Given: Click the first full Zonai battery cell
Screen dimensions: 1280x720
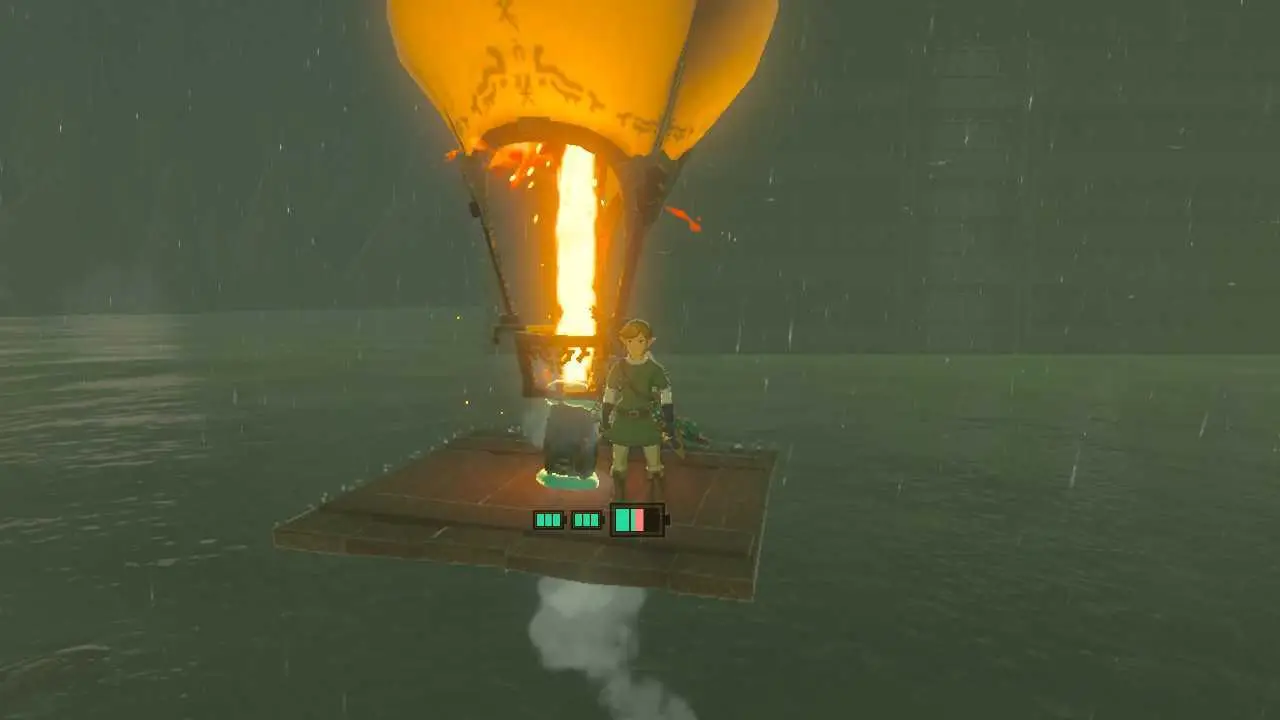Looking at the screenshot, I should [x=548, y=520].
